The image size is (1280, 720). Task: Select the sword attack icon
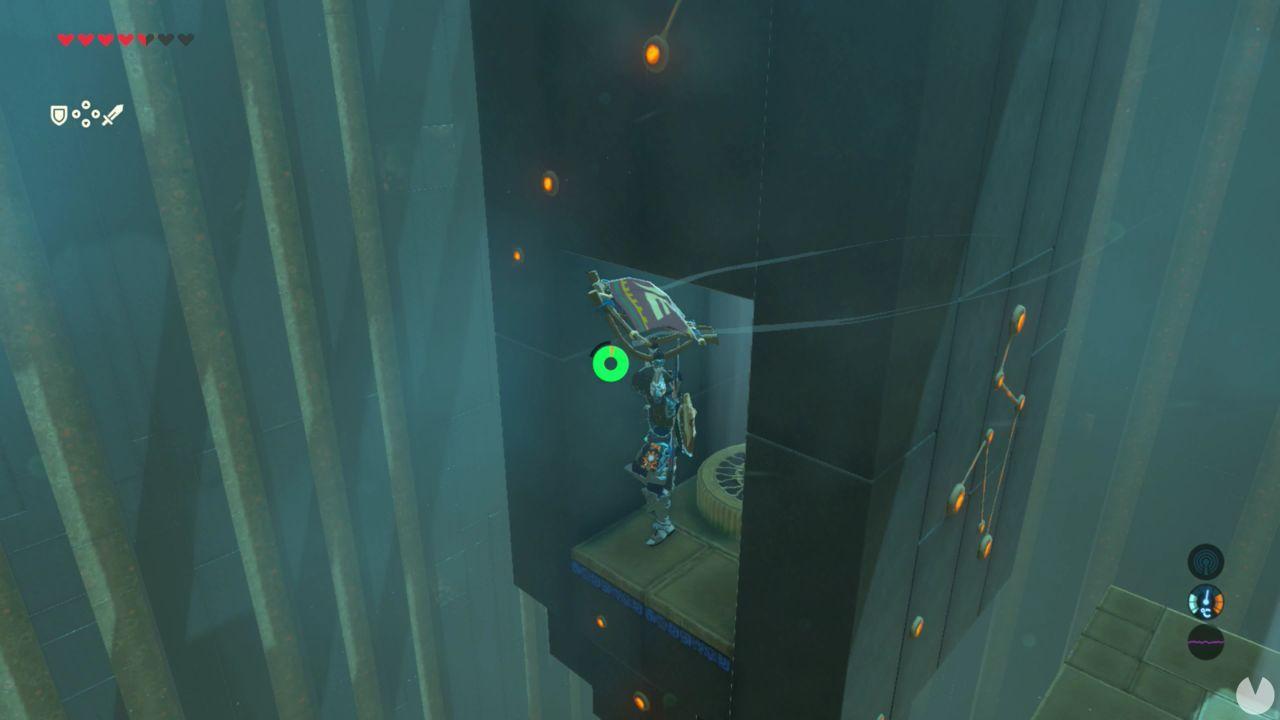coord(113,116)
